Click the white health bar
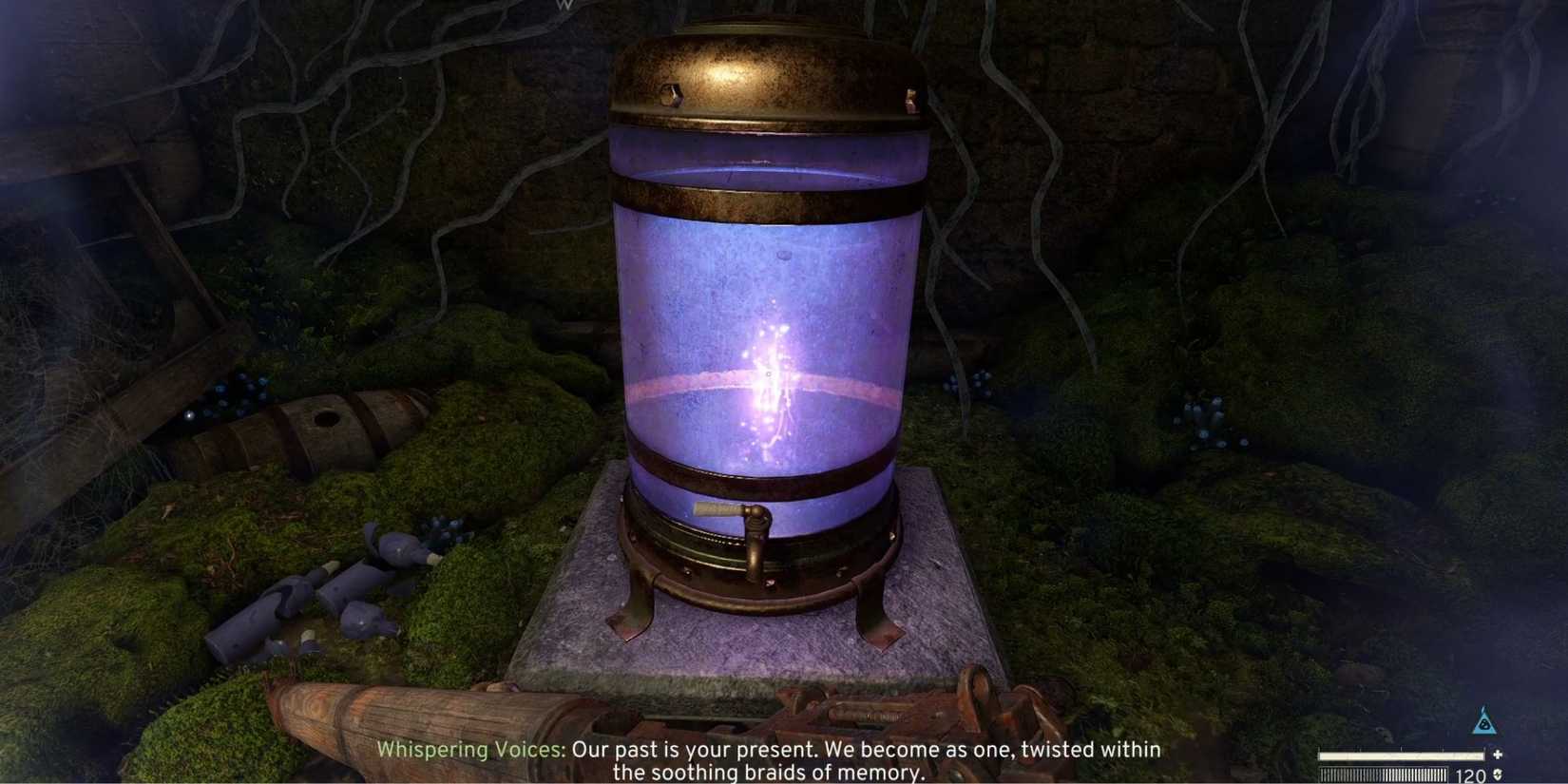This screenshot has width=1568, height=784. [x=1397, y=755]
